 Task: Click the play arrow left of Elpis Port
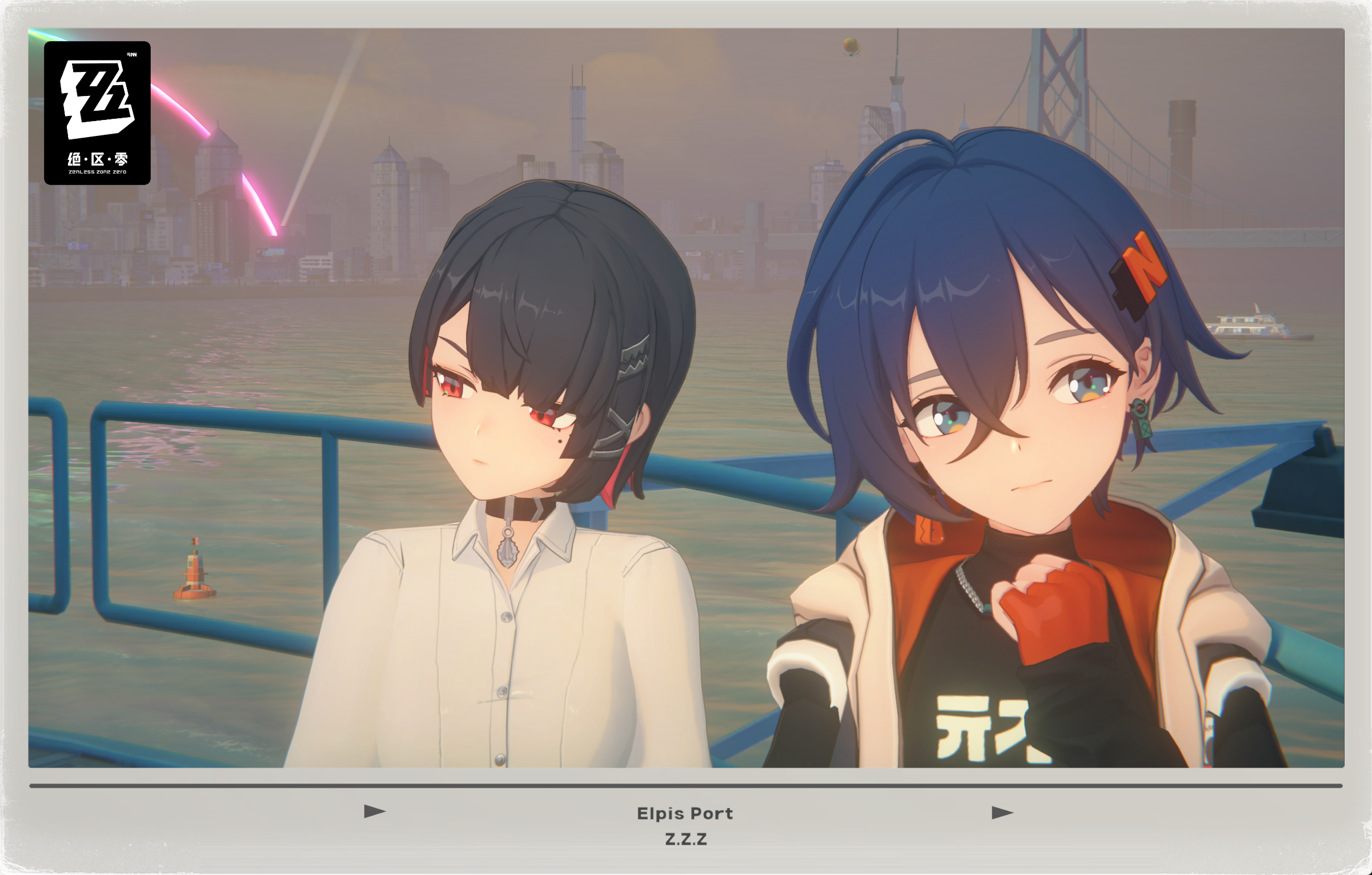coord(375,811)
